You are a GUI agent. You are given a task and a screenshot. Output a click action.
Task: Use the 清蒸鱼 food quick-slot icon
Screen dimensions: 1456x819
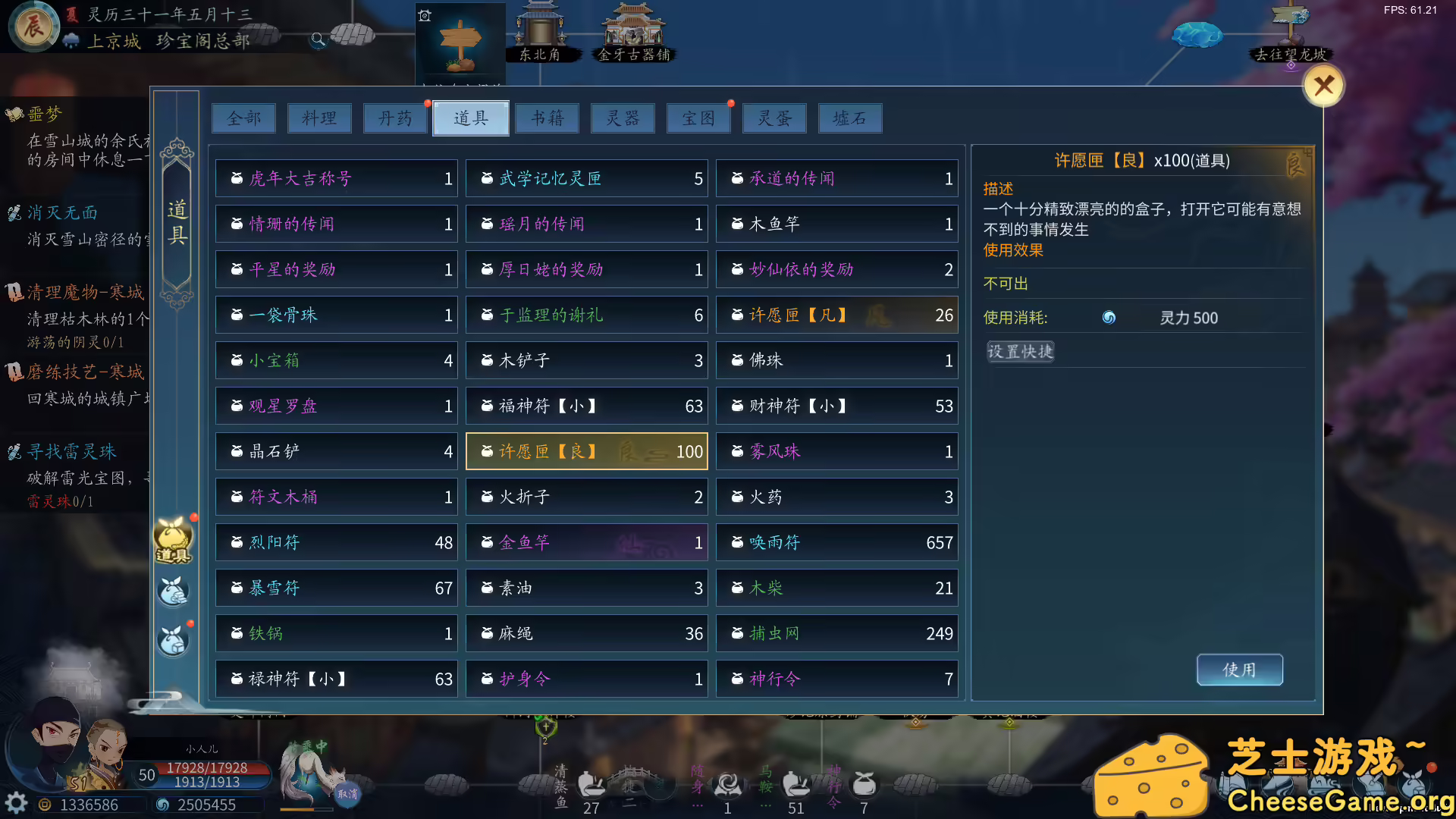(x=590, y=784)
